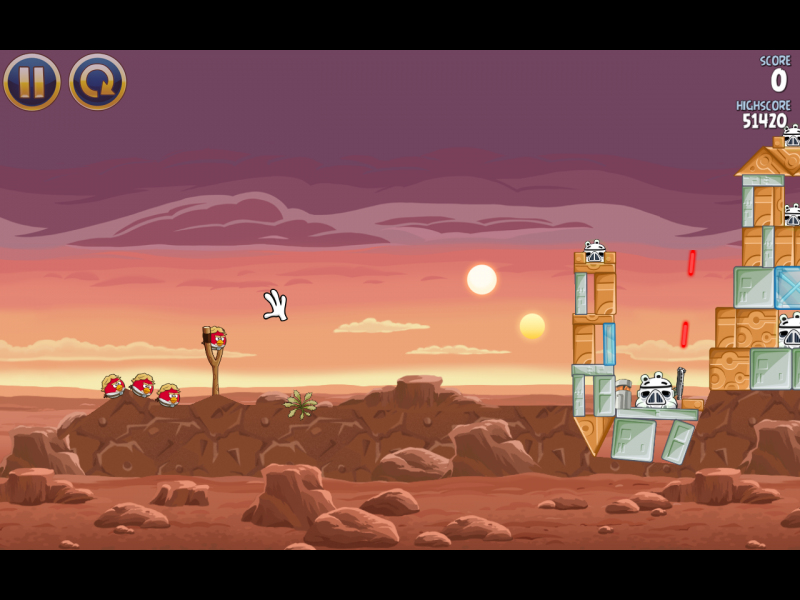The height and width of the screenshot is (600, 800).
Task: Pause the game with the pause button
Action: coord(32,82)
